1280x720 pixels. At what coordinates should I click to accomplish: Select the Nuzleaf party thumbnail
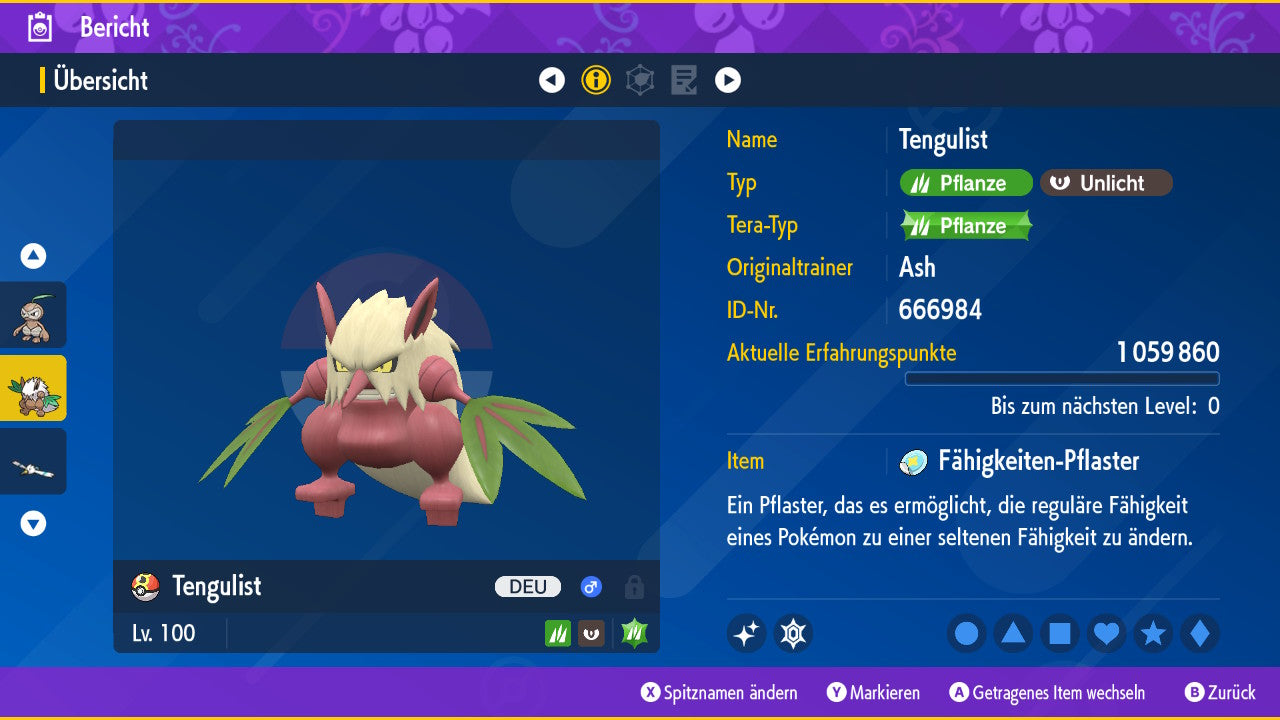click(x=33, y=315)
